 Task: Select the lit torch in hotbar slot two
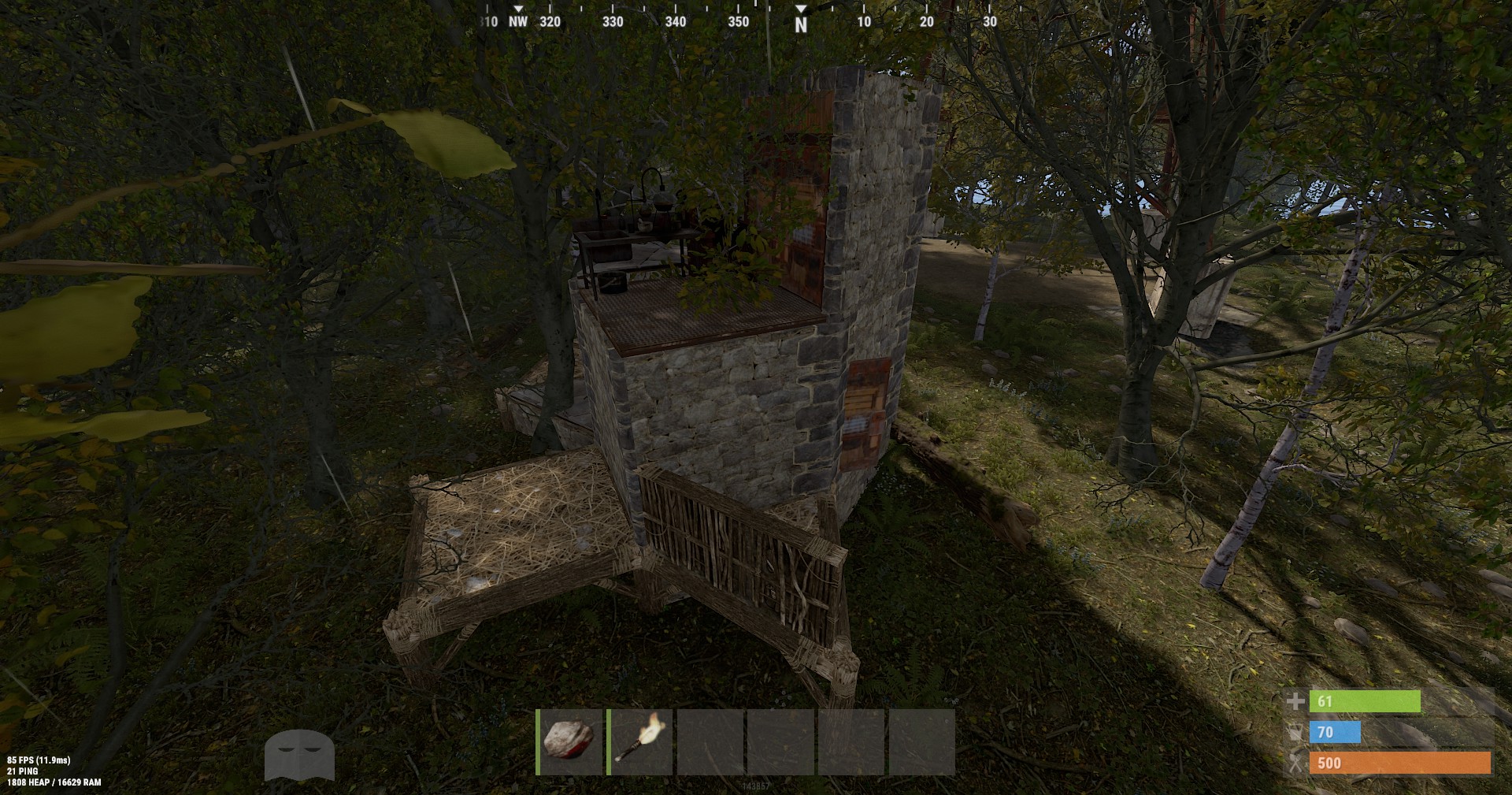coord(639,742)
